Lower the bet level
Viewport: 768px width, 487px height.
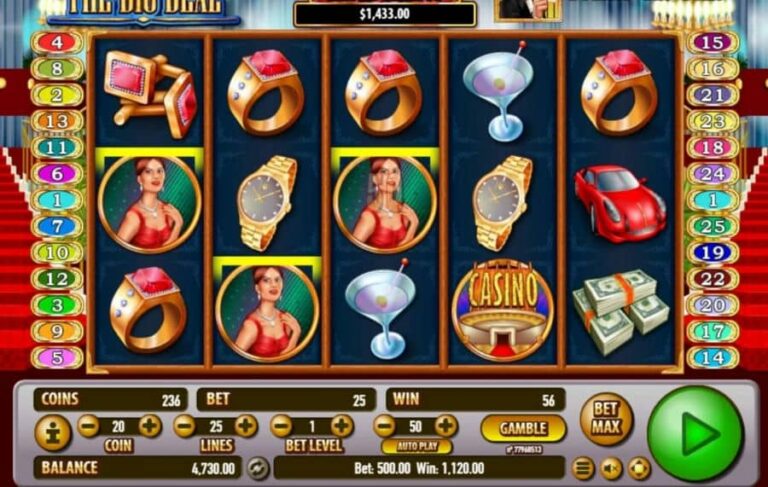coord(281,426)
